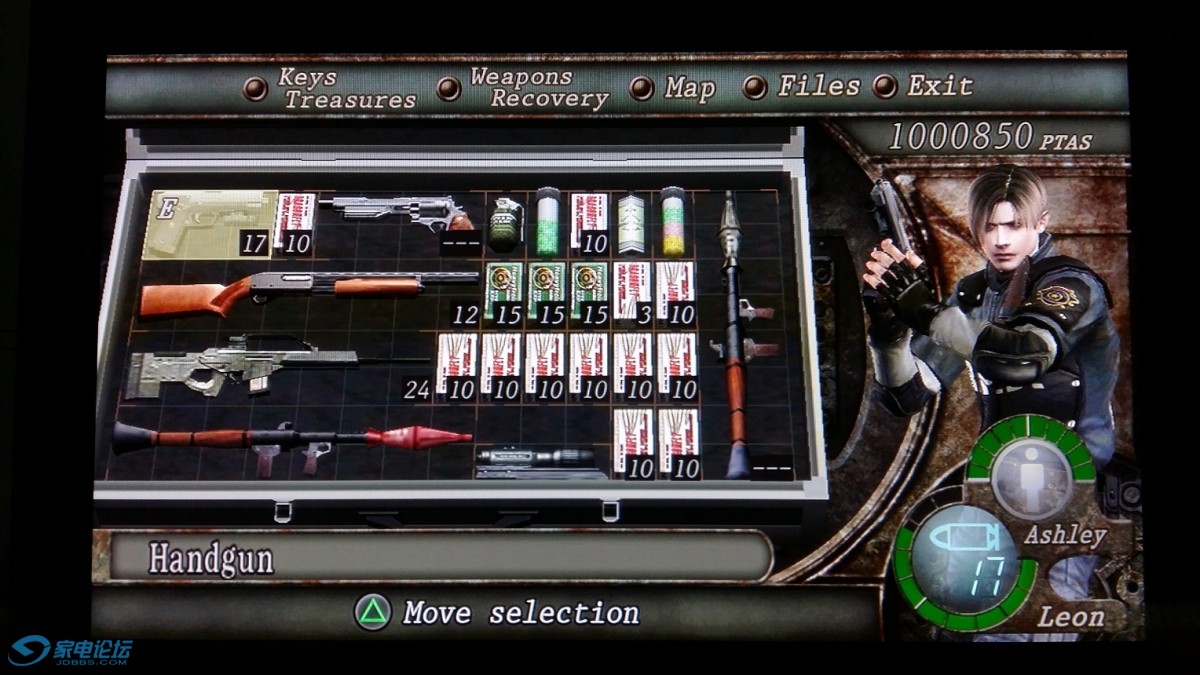The height and width of the screenshot is (675, 1200).
Task: Select the ammo box showing 3 rounds
Action: coord(632,290)
